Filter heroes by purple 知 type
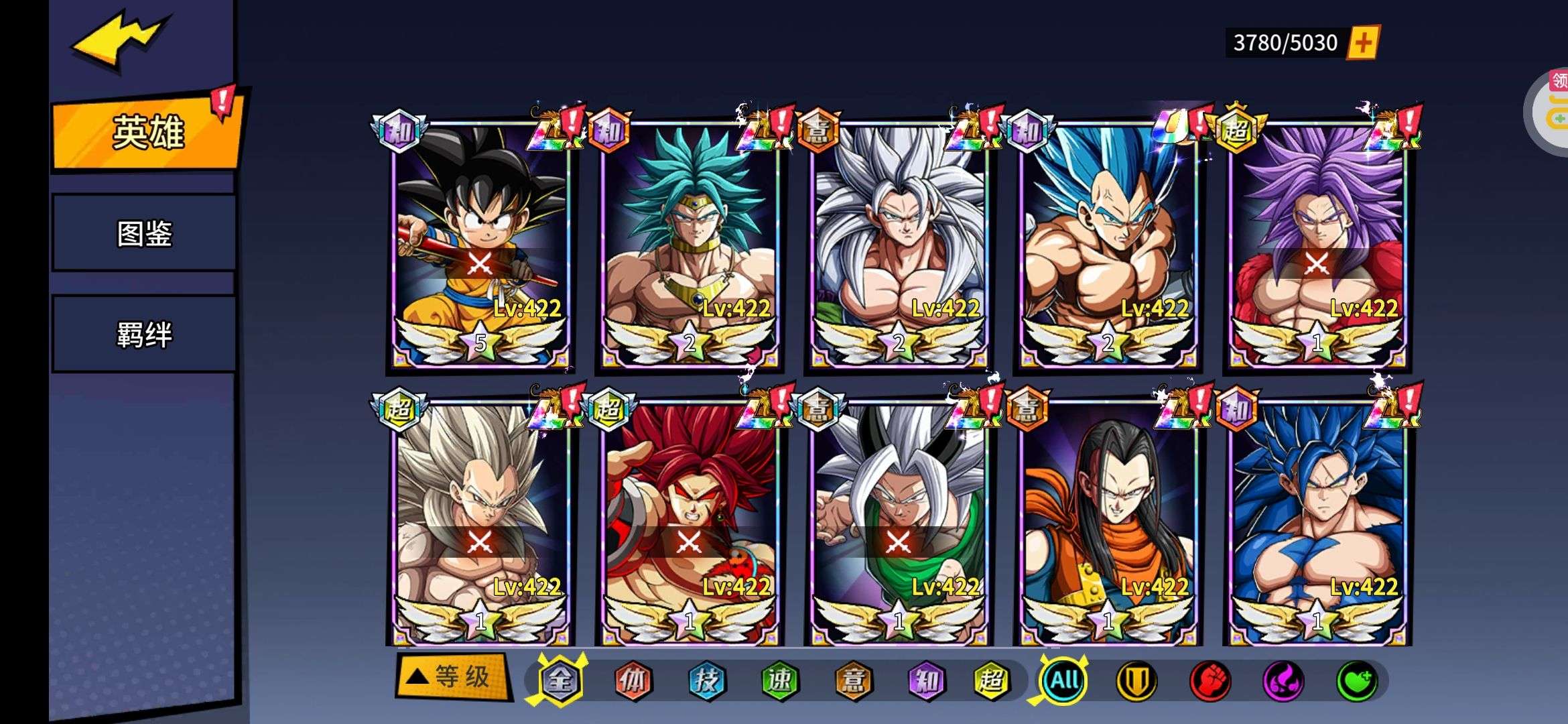The image size is (1568, 724). pyautogui.click(x=925, y=681)
